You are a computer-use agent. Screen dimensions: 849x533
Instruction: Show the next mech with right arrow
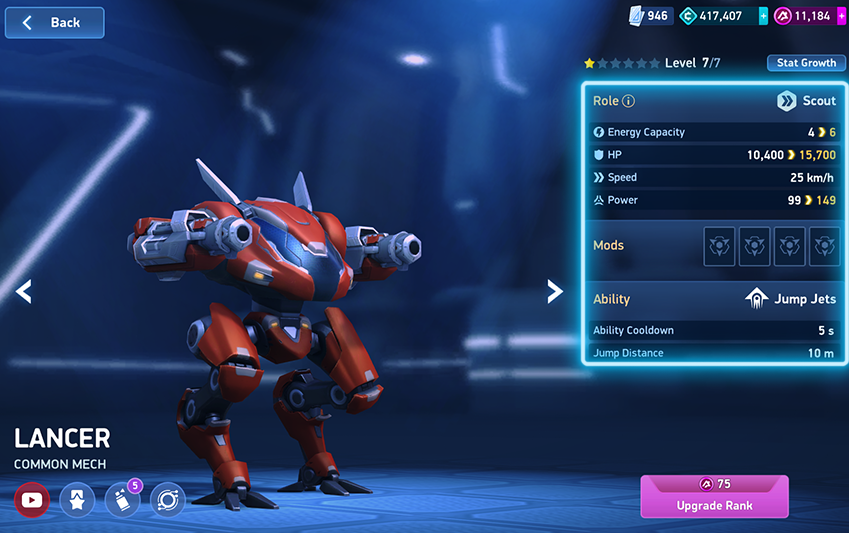point(554,291)
